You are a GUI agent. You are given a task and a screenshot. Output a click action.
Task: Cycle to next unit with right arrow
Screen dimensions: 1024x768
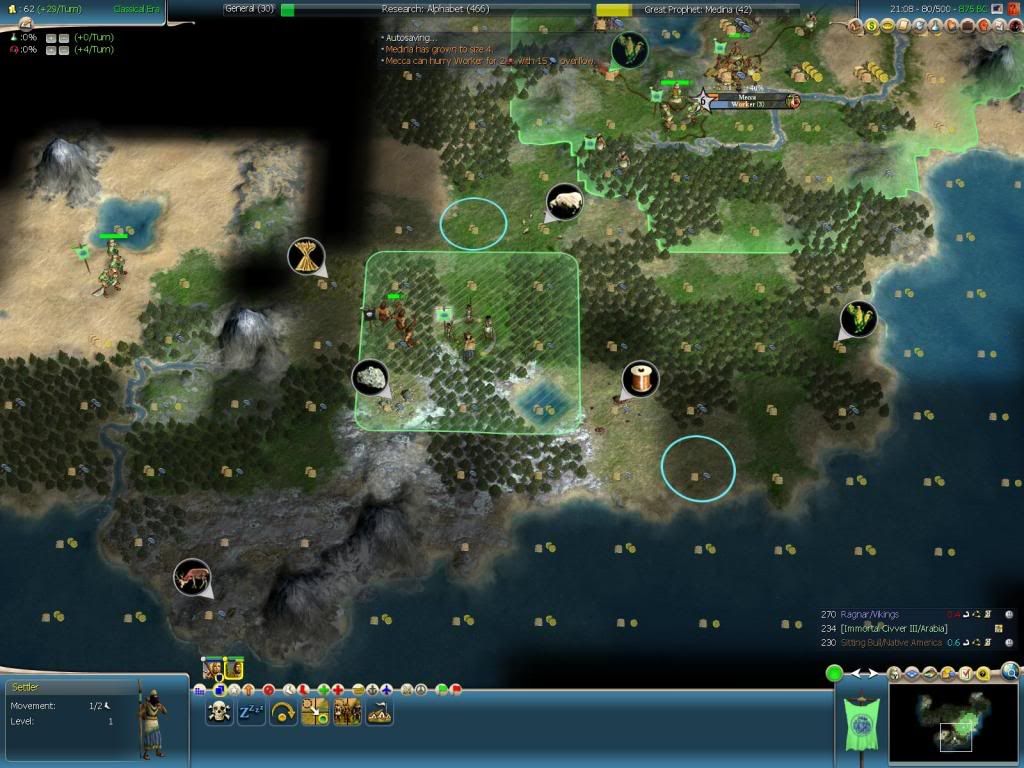875,673
